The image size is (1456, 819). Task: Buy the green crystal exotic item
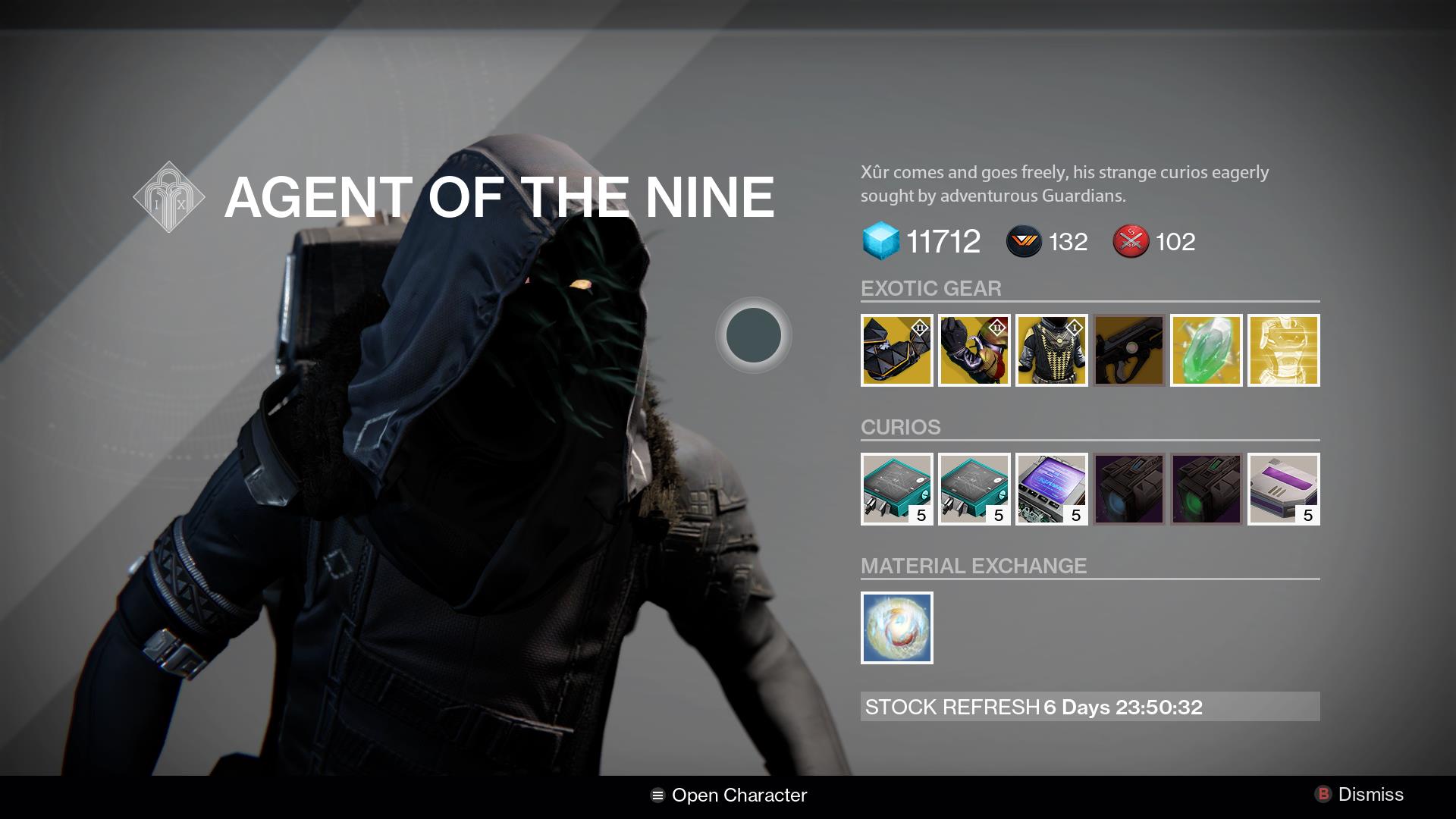click(1206, 350)
